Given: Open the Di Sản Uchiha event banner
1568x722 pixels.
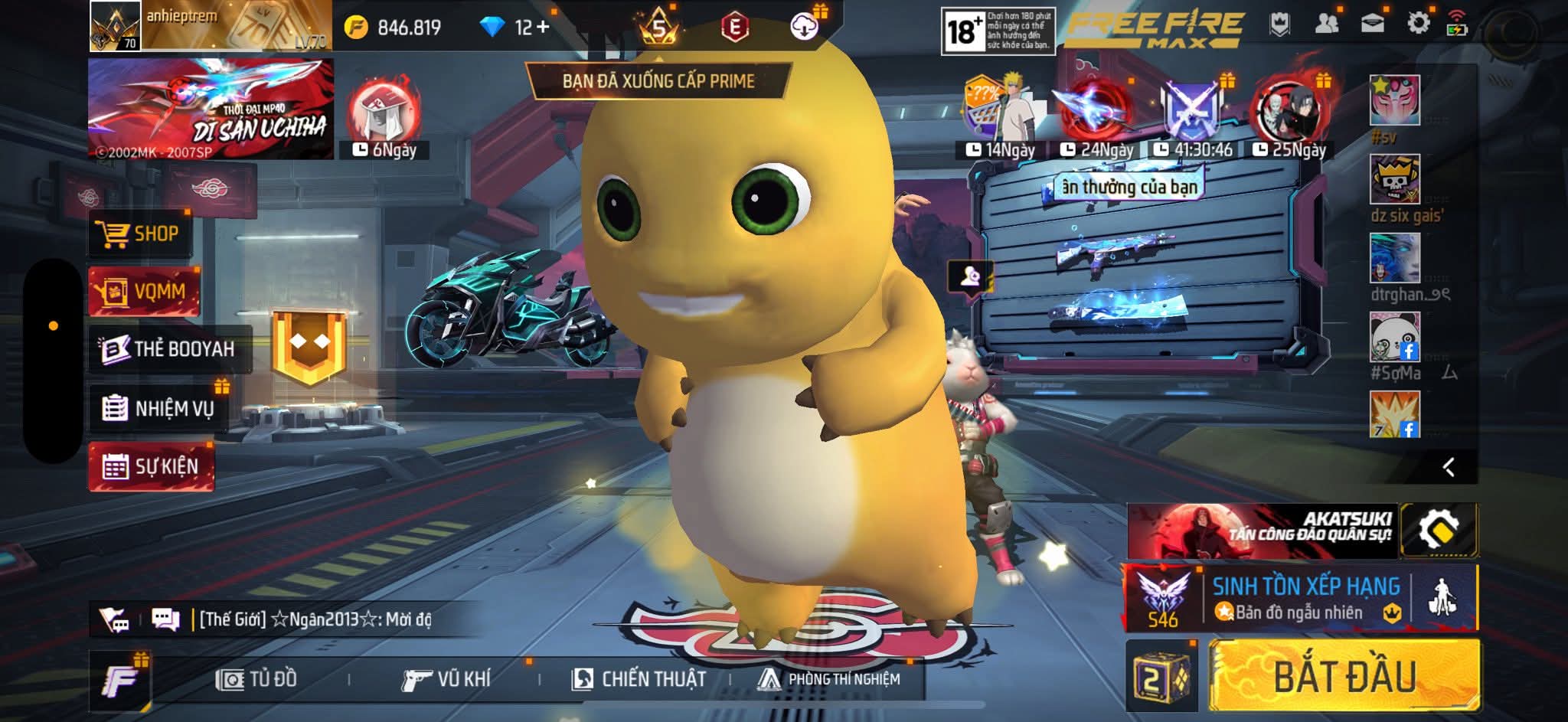Looking at the screenshot, I should [211, 109].
